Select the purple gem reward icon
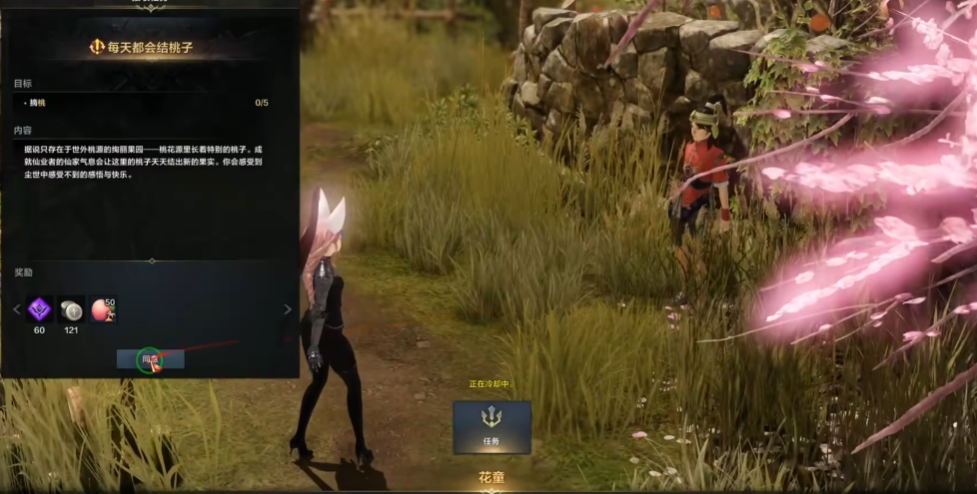 40,309
